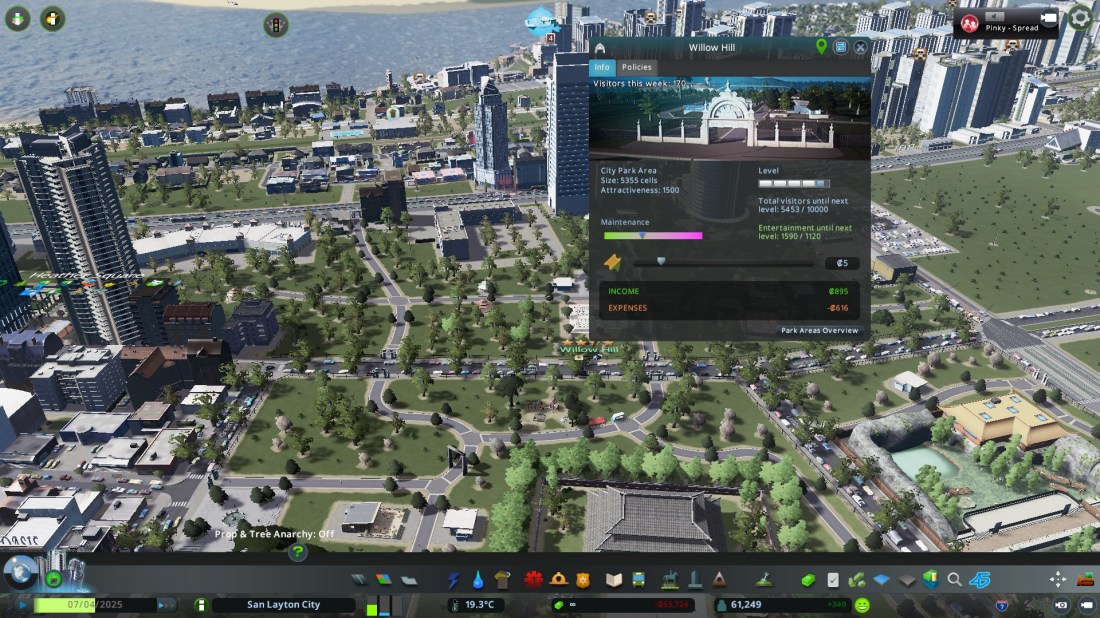Toggle the game speed play button
The image size is (1100, 618).
(x=23, y=605)
